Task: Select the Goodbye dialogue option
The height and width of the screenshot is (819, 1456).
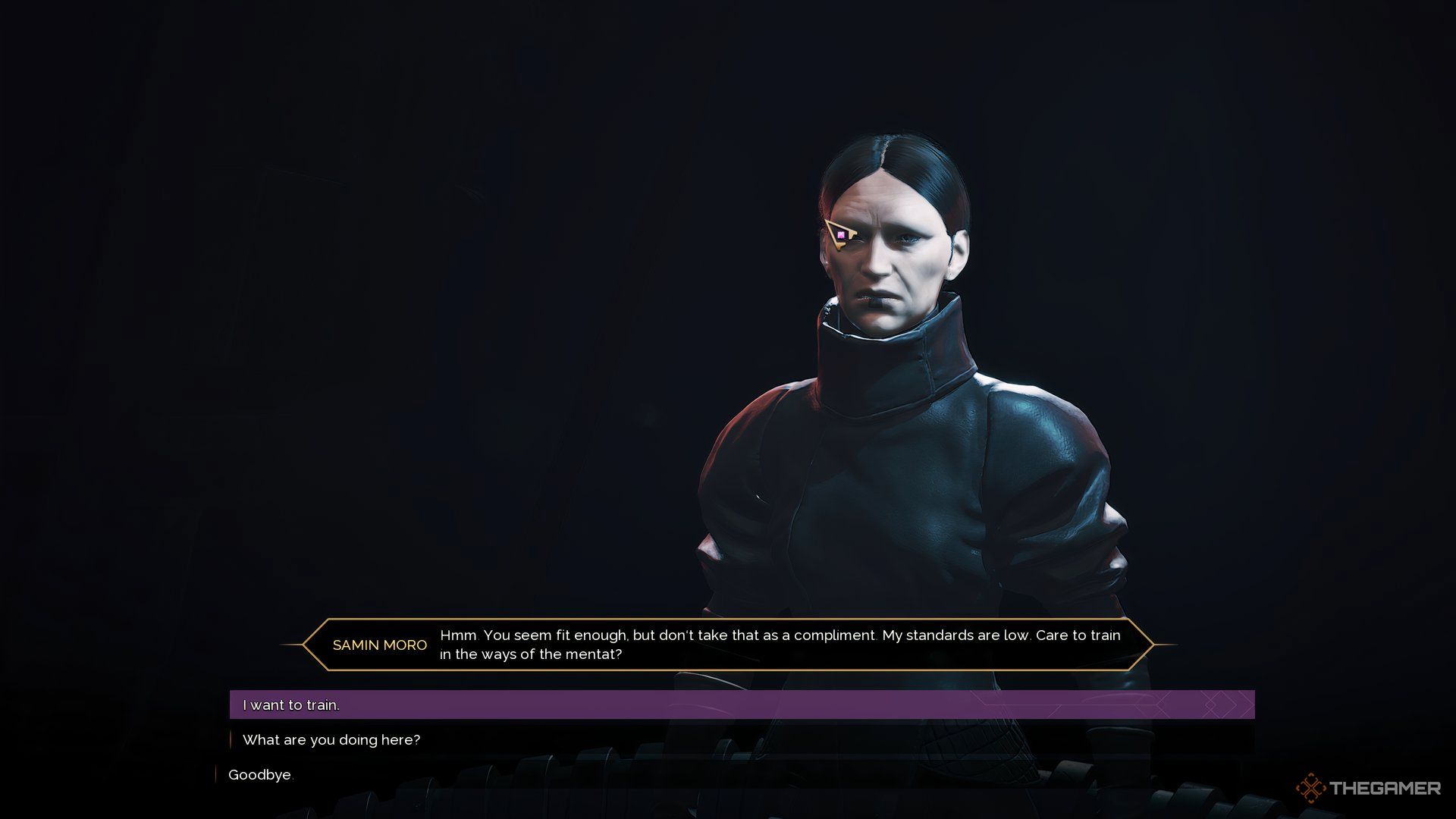Action: pos(260,774)
